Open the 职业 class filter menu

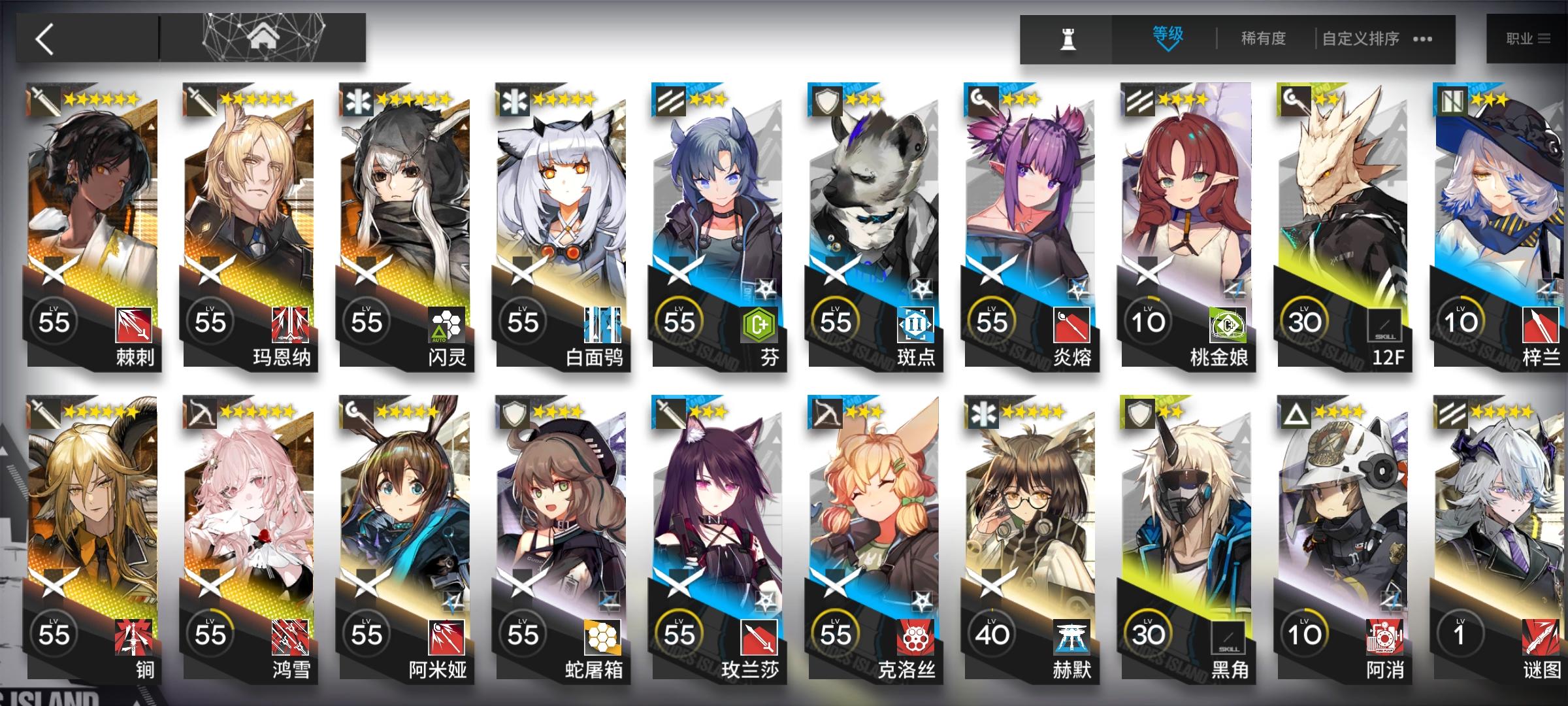(x=1529, y=38)
